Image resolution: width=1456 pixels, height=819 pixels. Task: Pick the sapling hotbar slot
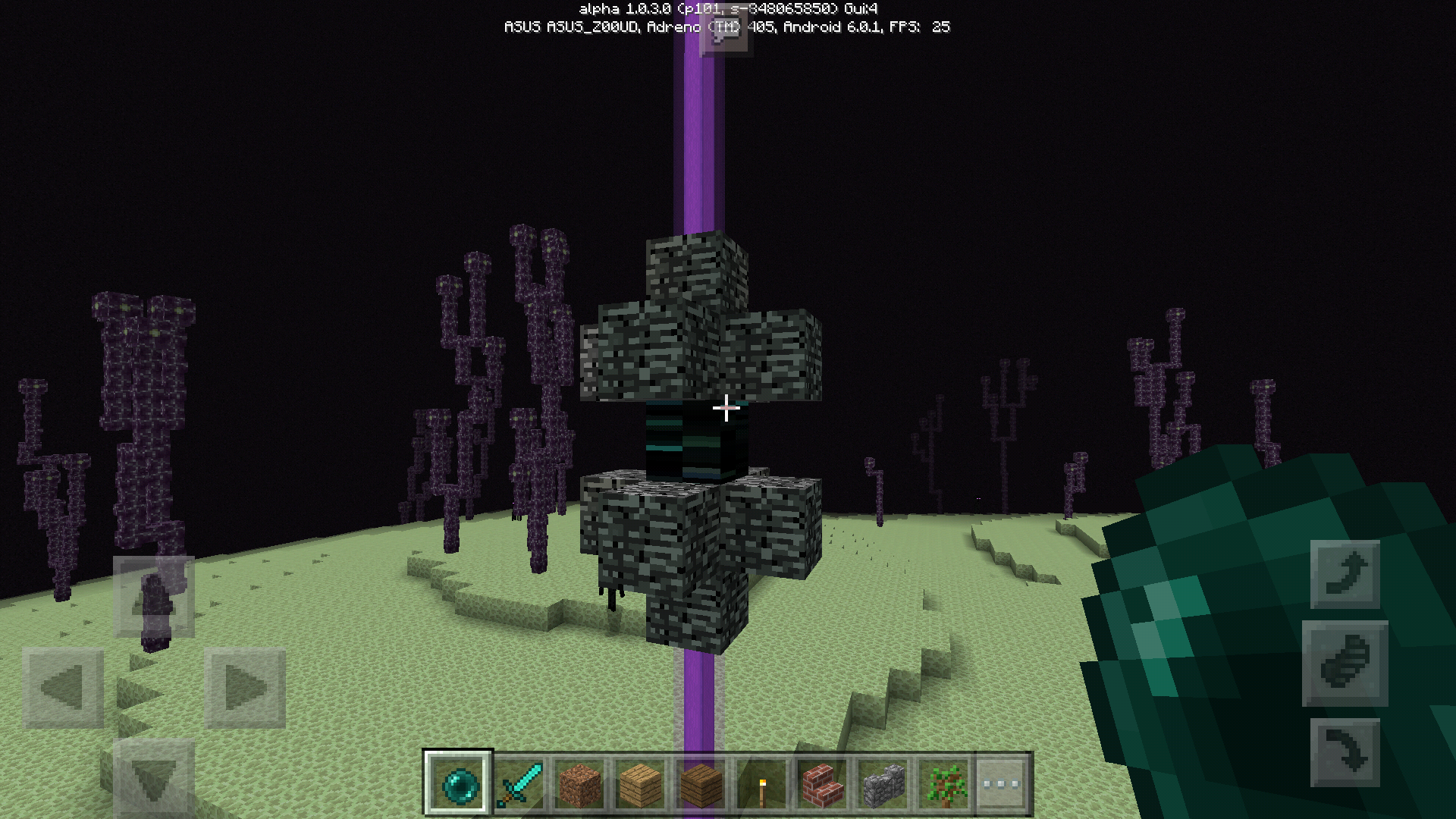click(x=944, y=783)
